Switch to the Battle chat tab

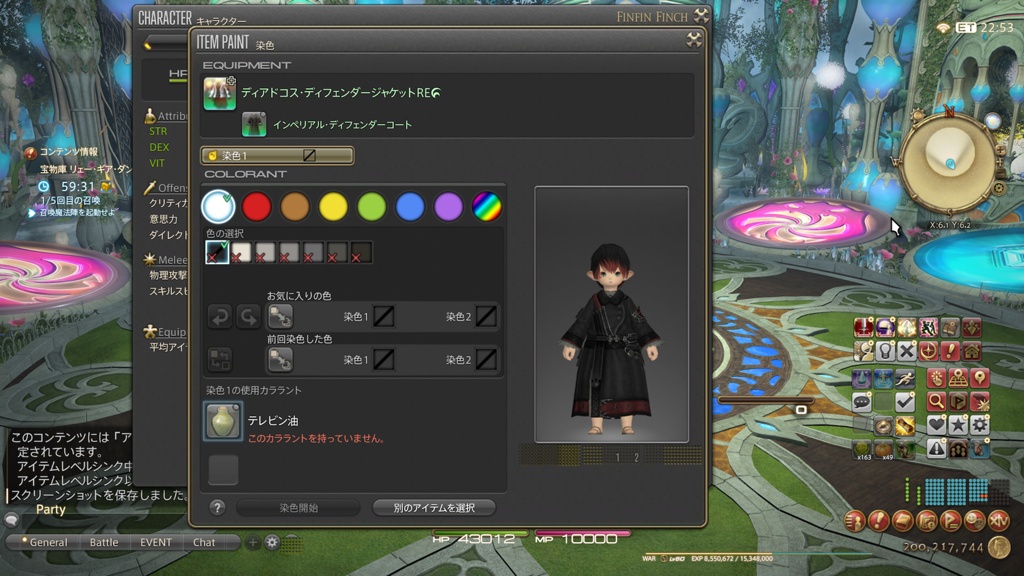pos(104,542)
